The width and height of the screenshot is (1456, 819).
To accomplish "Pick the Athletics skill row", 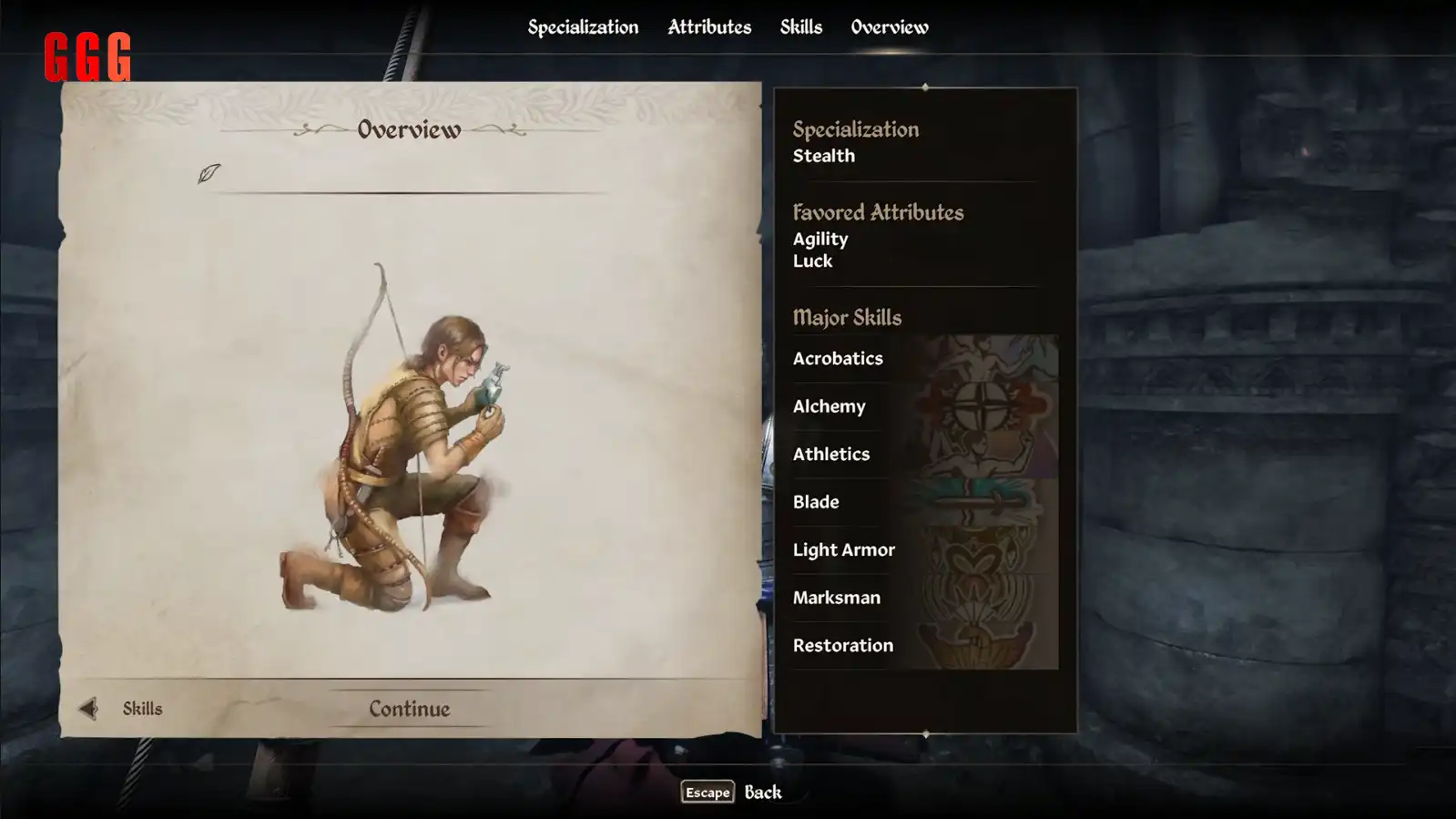I will (924, 454).
